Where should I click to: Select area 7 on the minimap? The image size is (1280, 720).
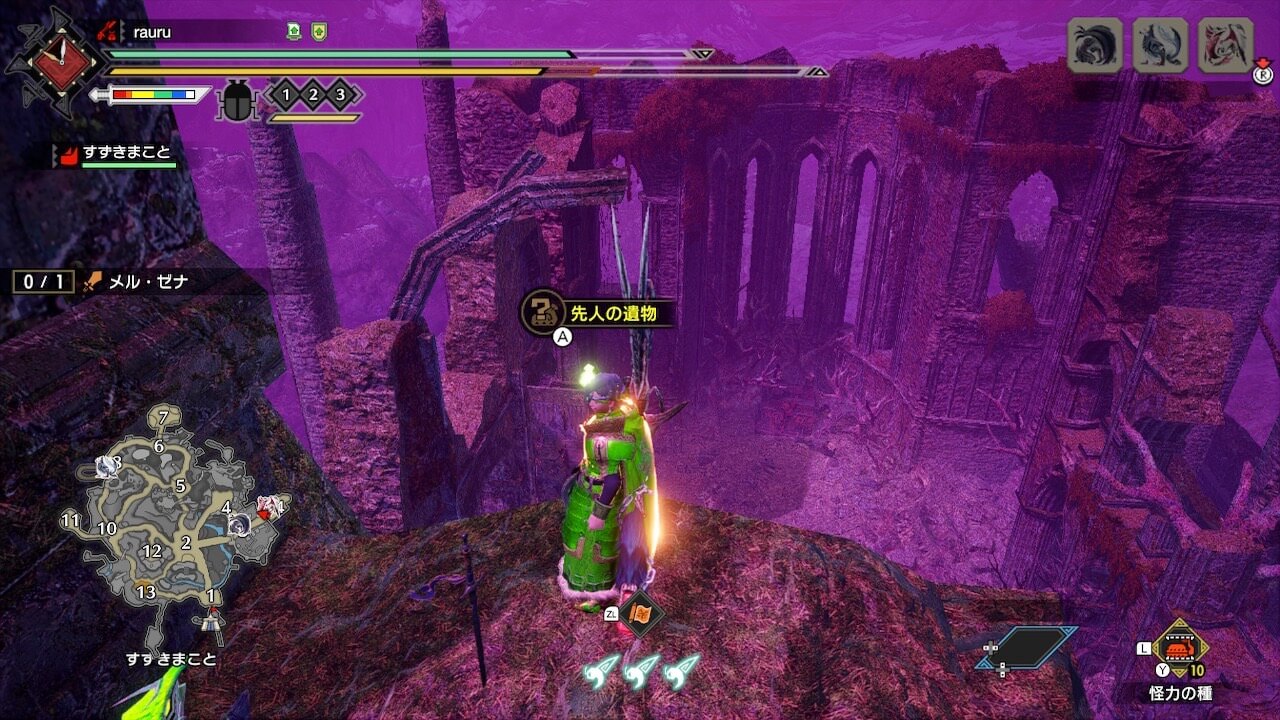coord(164,415)
